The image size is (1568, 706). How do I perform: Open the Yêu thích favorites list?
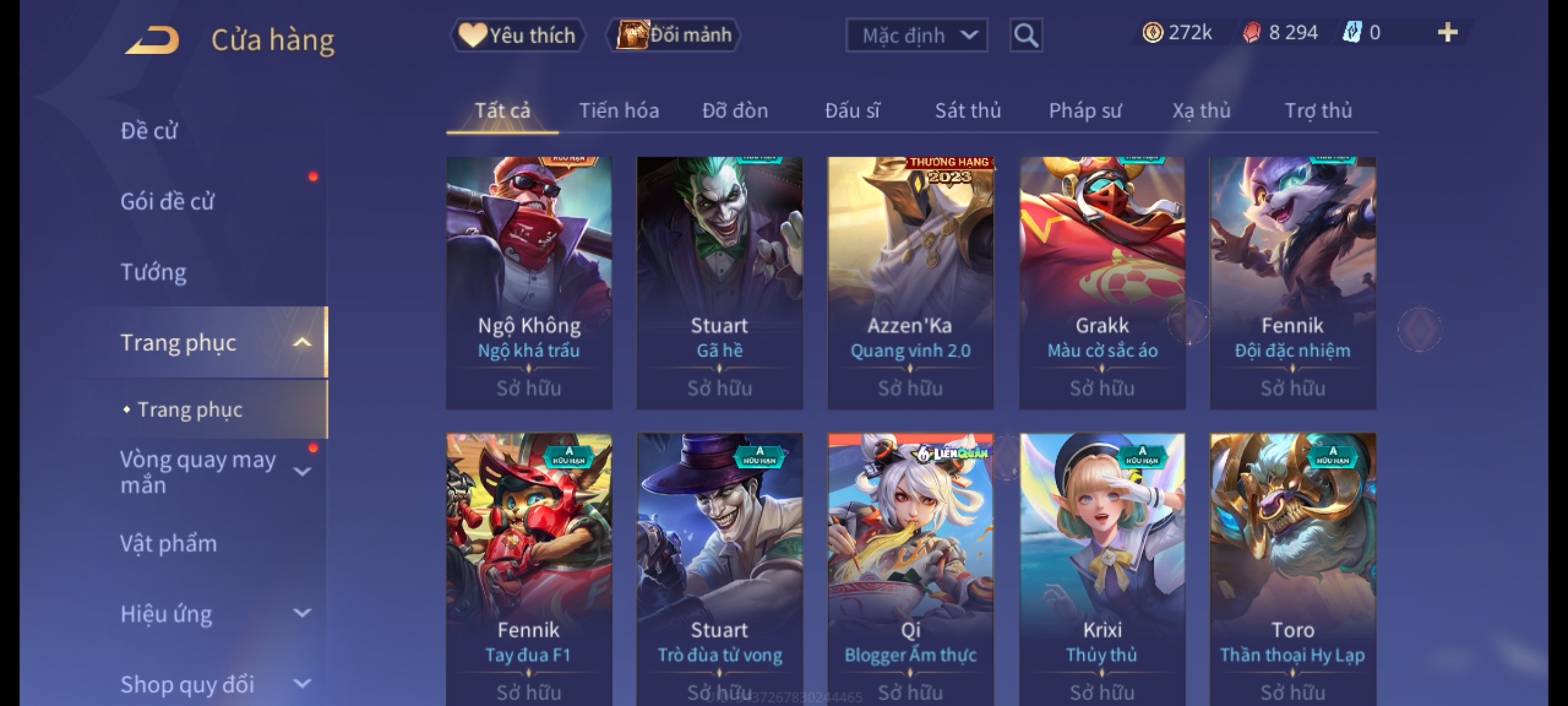click(517, 35)
